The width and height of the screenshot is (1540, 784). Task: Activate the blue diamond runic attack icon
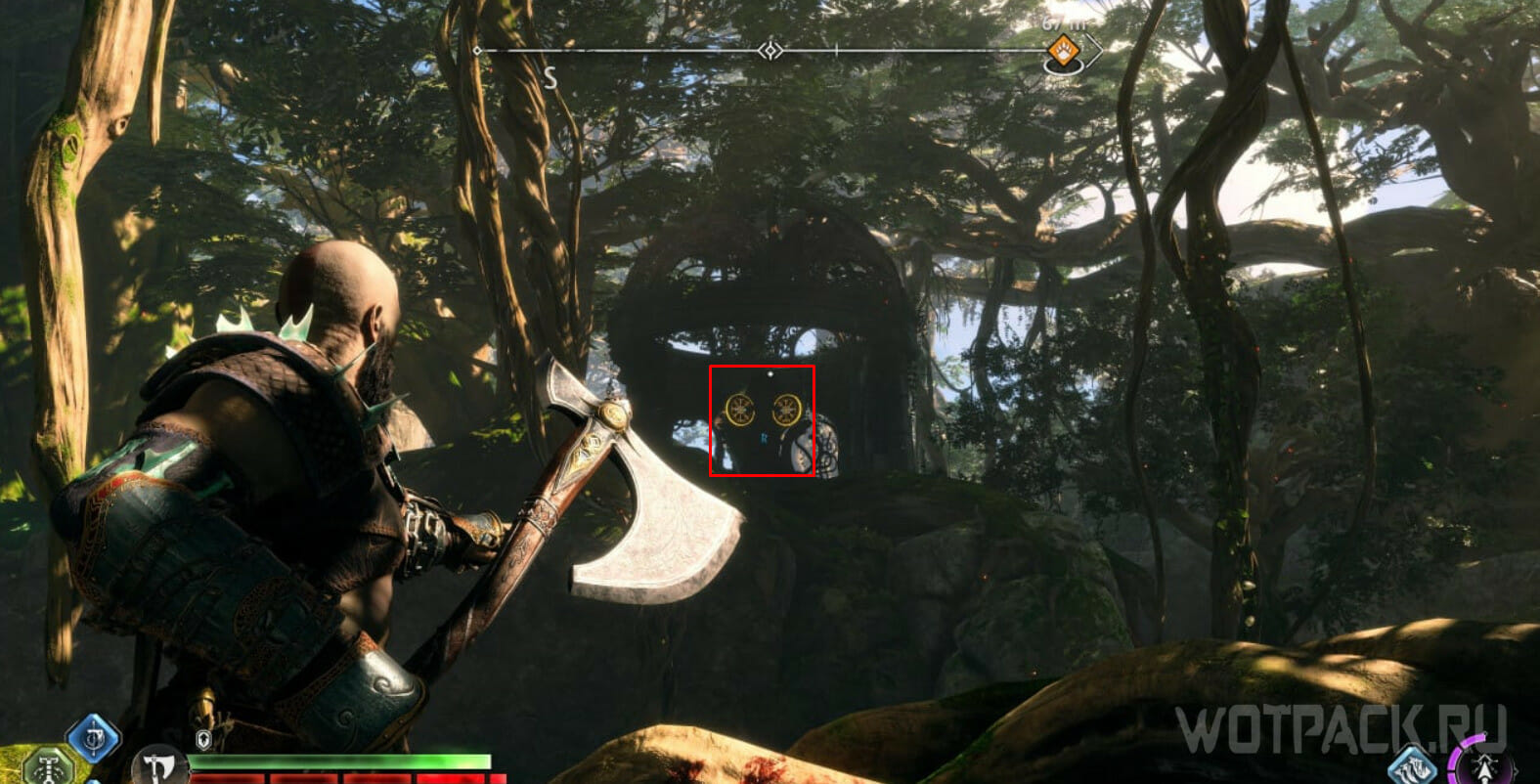pyautogui.click(x=93, y=739)
